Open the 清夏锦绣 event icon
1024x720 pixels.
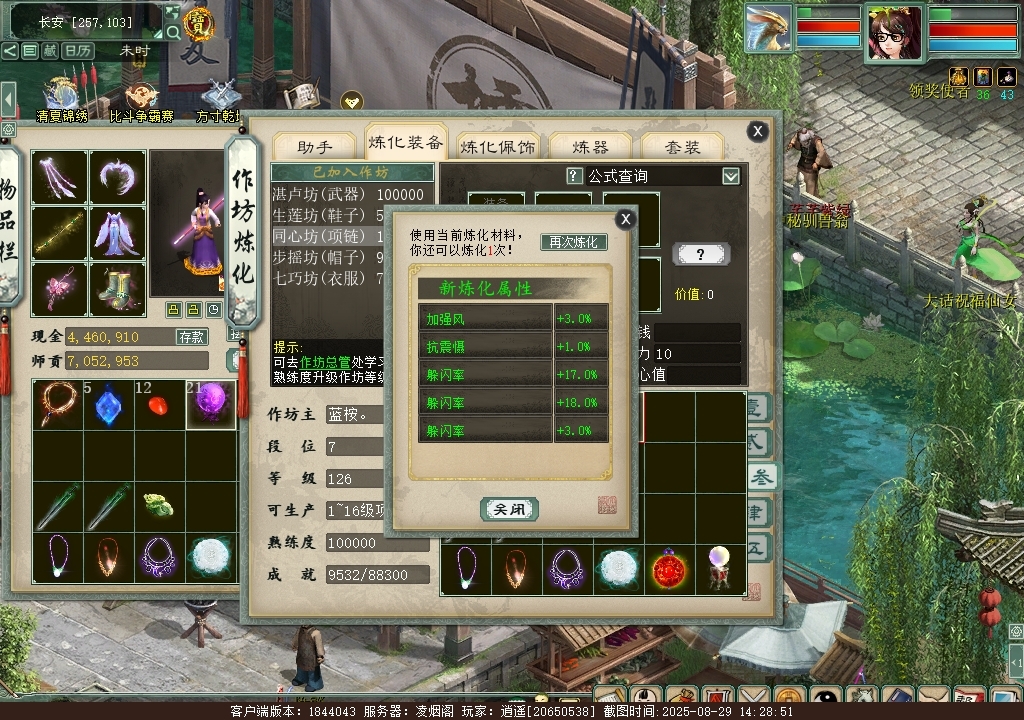coord(62,98)
